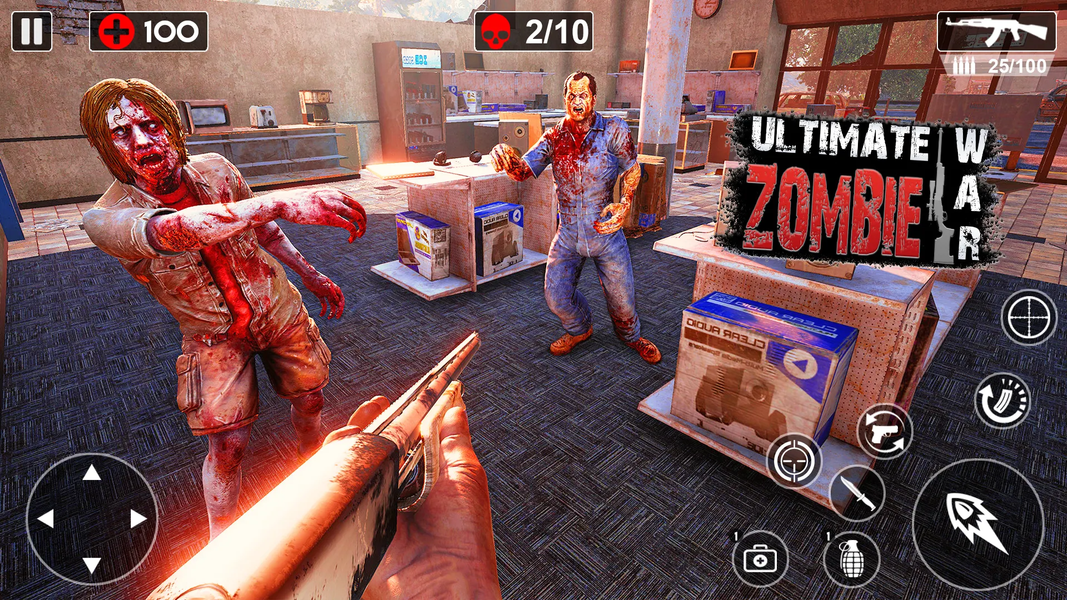Tap the down arrow on the movement pad
This screenshot has height=600, width=1067.
pos(91,565)
